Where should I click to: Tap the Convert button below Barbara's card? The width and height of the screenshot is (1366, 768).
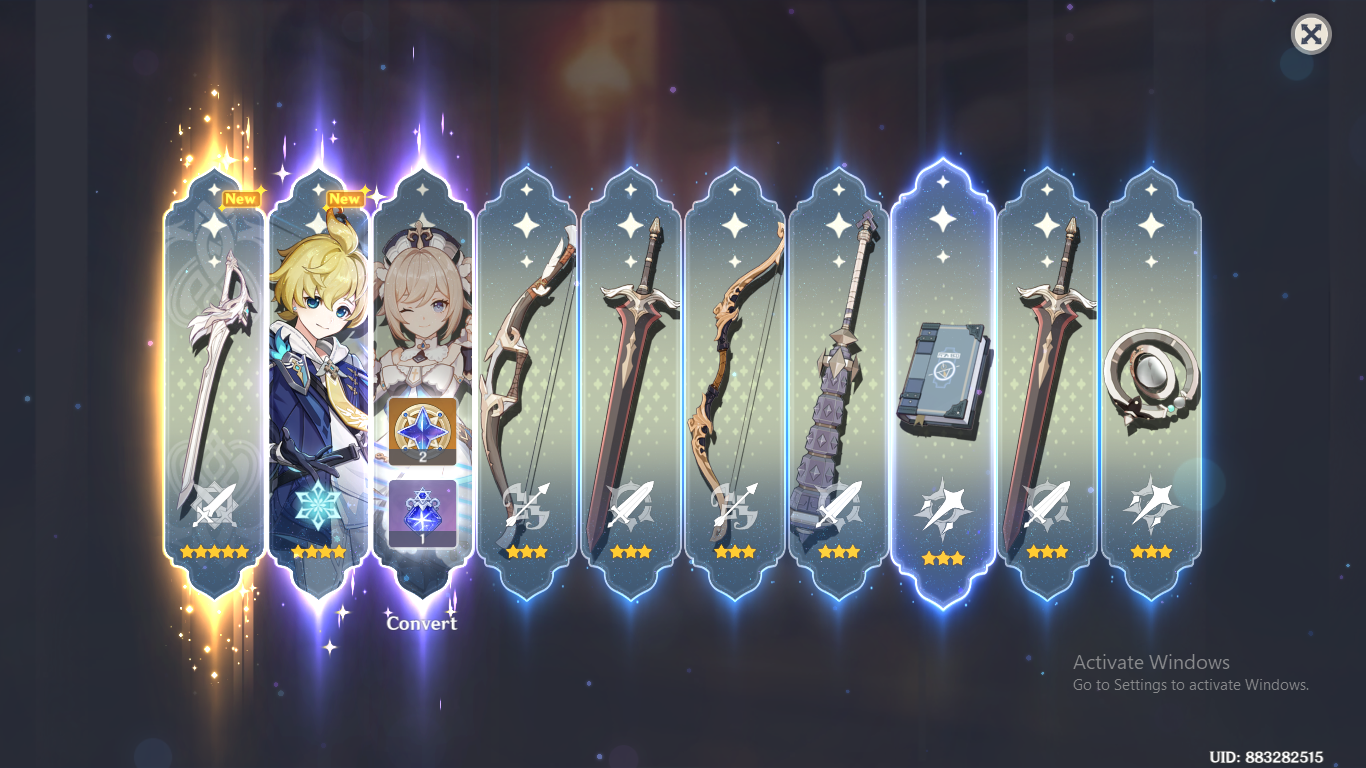pyautogui.click(x=422, y=622)
